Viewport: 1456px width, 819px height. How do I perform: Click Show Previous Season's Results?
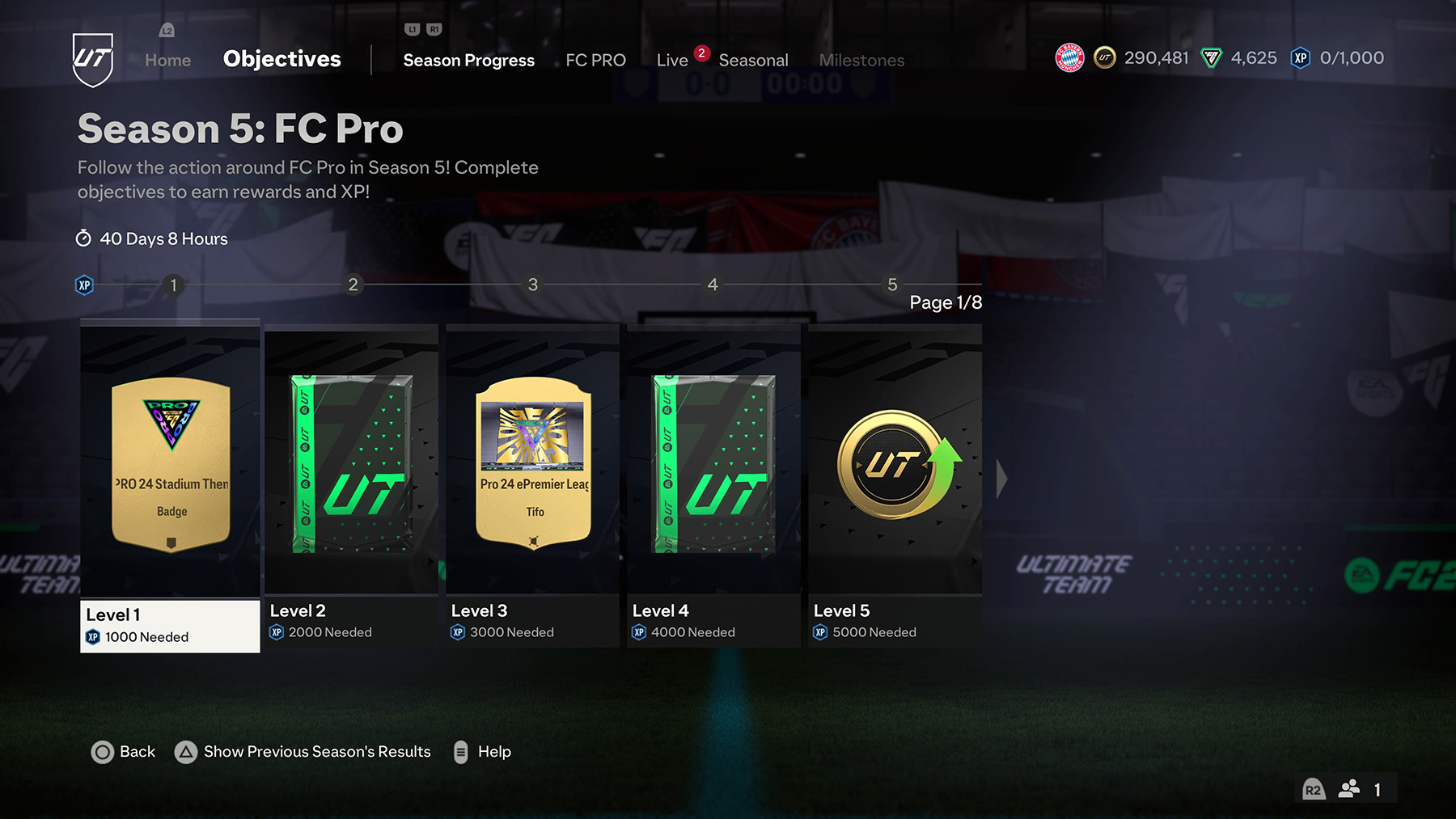click(316, 752)
